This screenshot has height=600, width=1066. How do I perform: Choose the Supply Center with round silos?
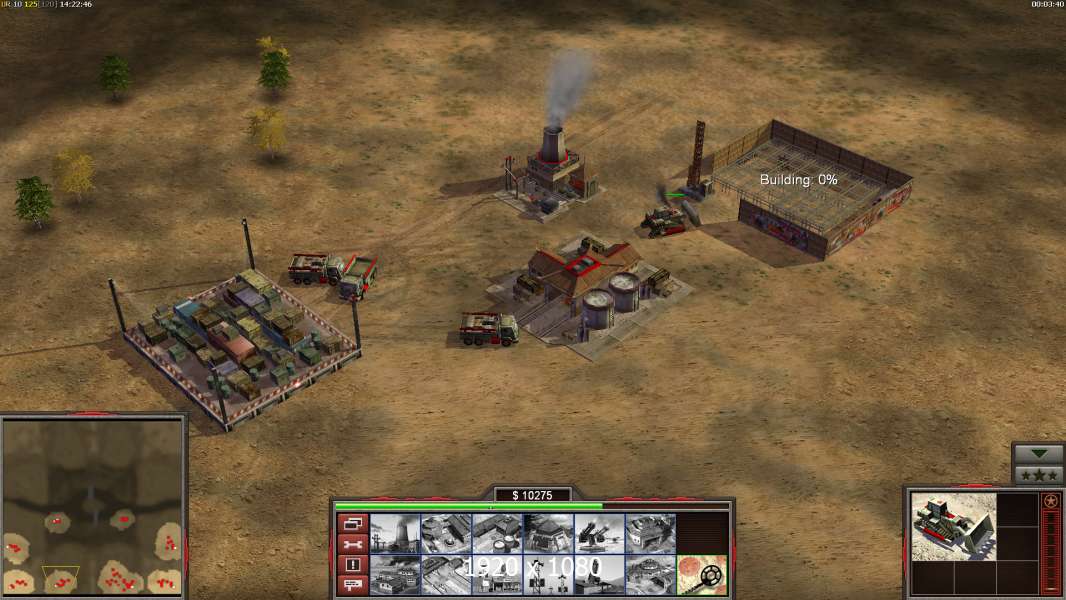[x=497, y=533]
